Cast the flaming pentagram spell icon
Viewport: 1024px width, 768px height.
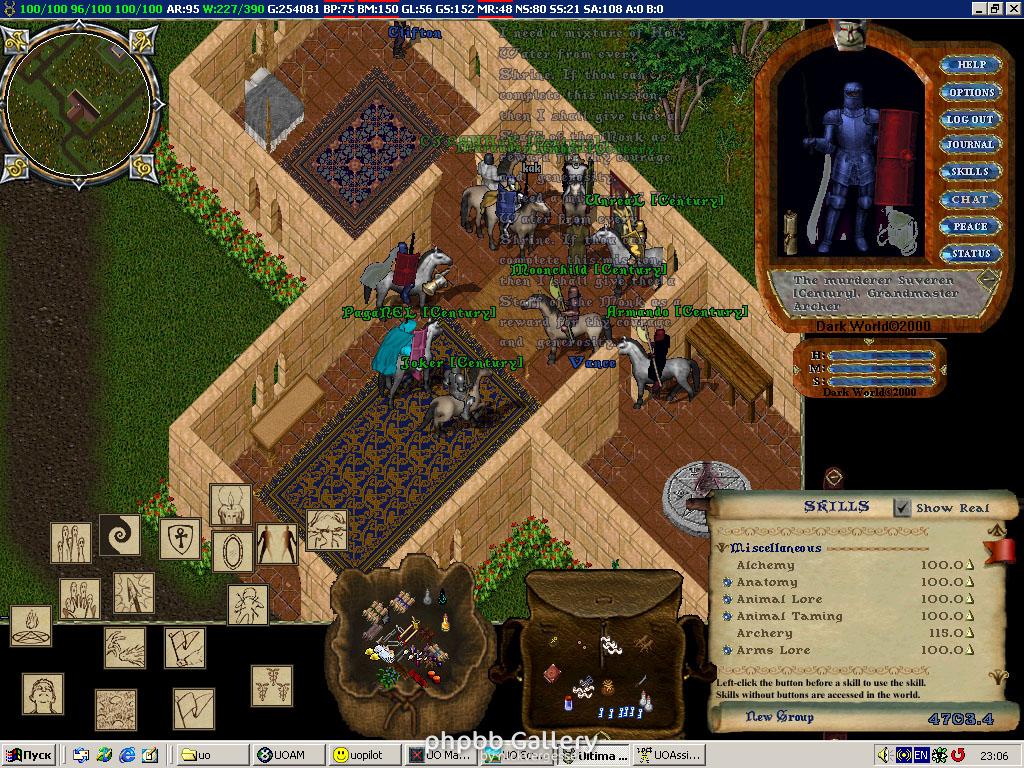[x=31, y=625]
